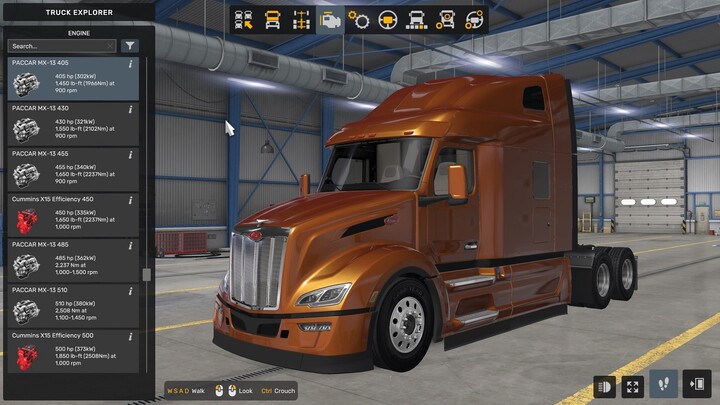The image size is (720, 405).
Task: Choose the PACCAR MX-13 430 engine
Action: (x=72, y=124)
